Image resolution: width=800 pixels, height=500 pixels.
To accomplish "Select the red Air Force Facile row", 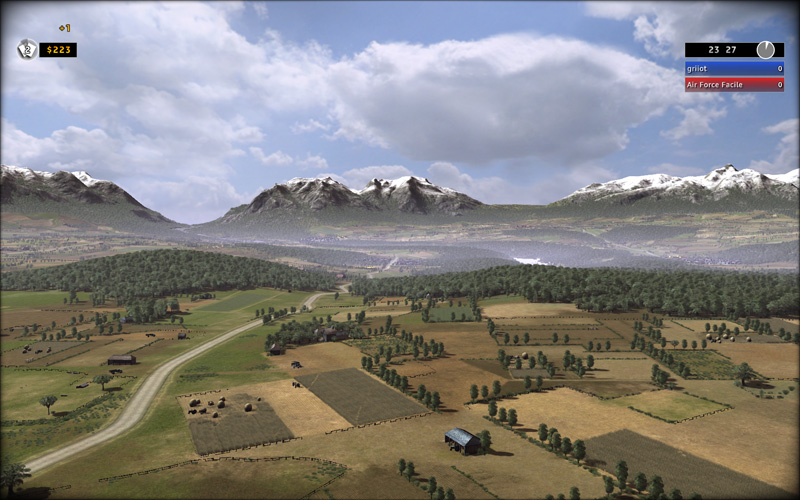I will pyautogui.click(x=733, y=84).
